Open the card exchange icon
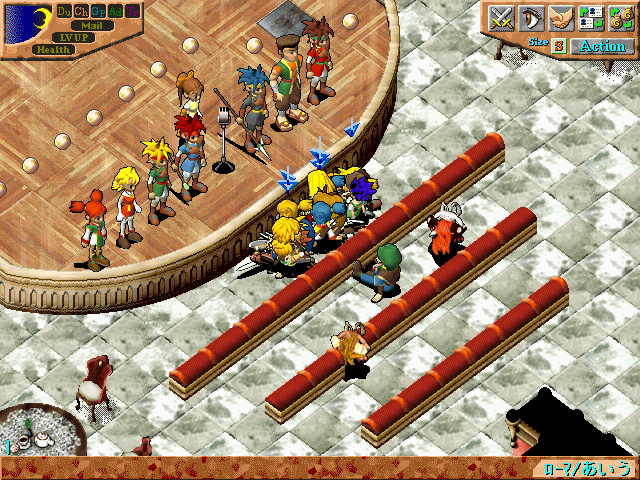640x480 pixels. pos(591,18)
